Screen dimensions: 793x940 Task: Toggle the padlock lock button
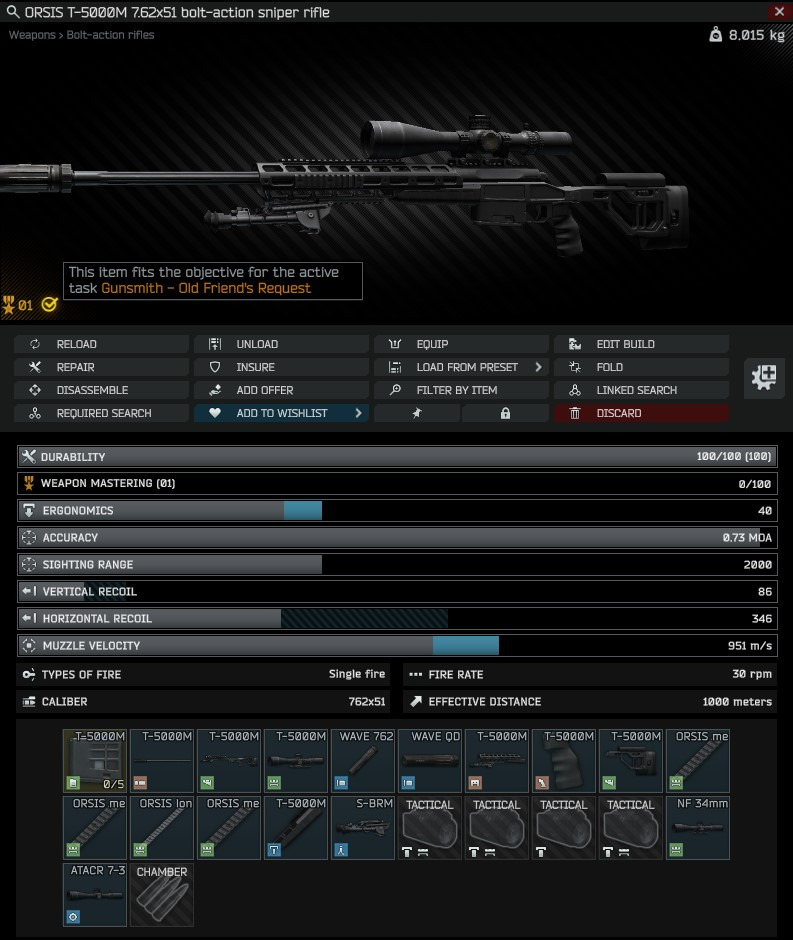coord(505,413)
